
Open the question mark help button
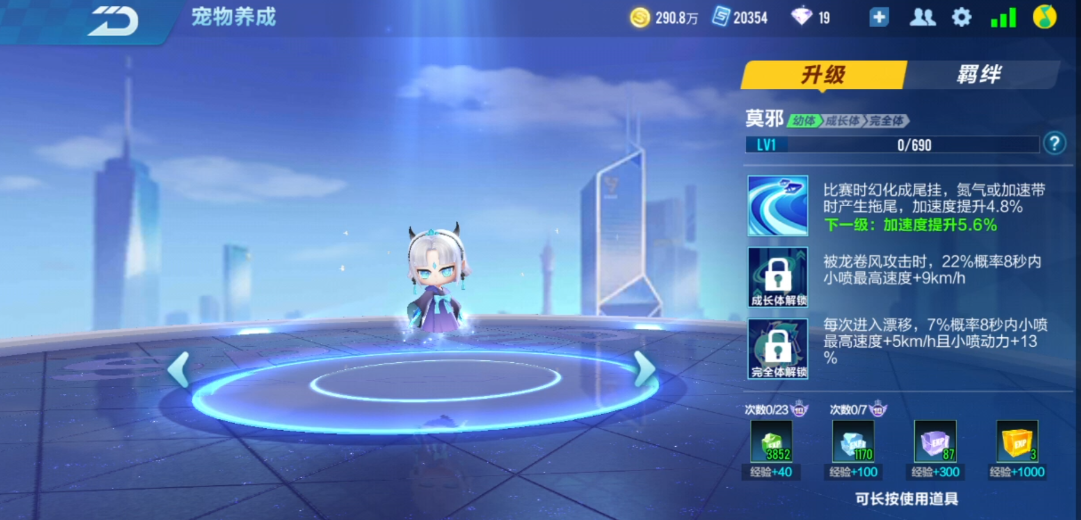coord(1054,144)
